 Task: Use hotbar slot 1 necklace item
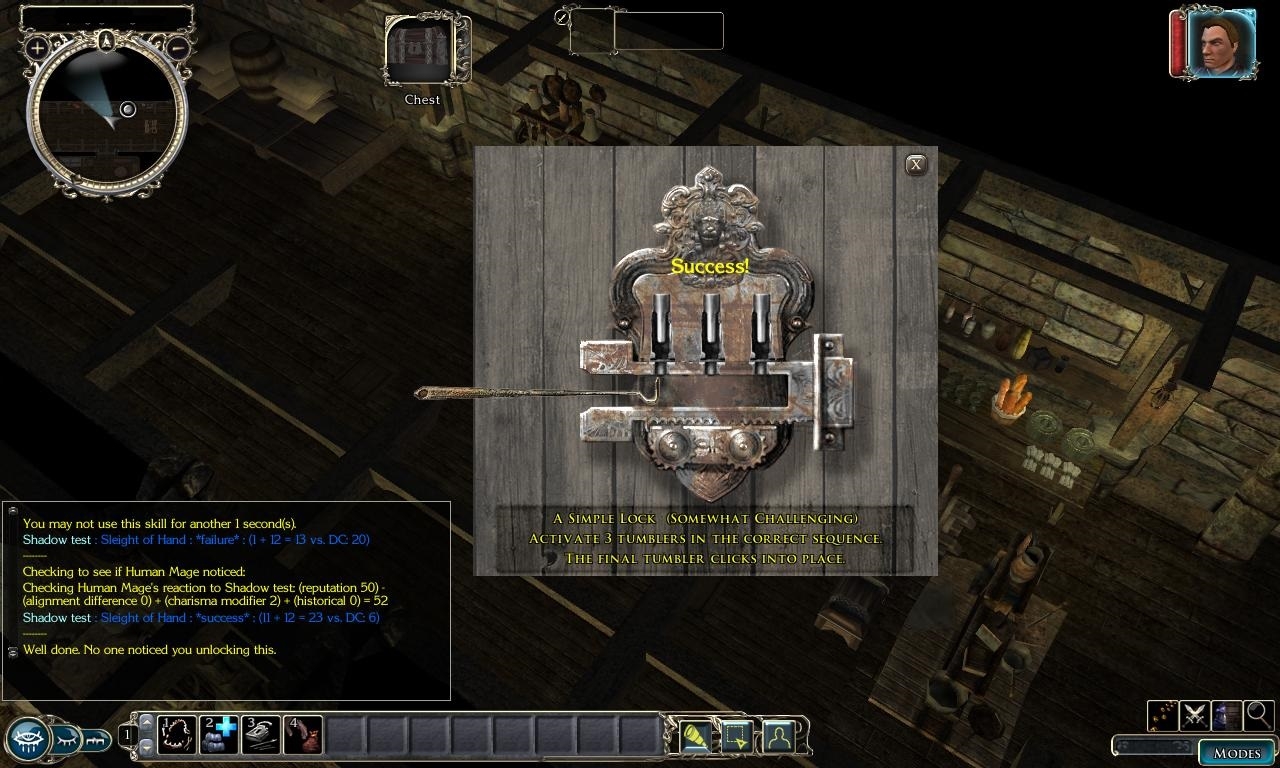[177, 735]
